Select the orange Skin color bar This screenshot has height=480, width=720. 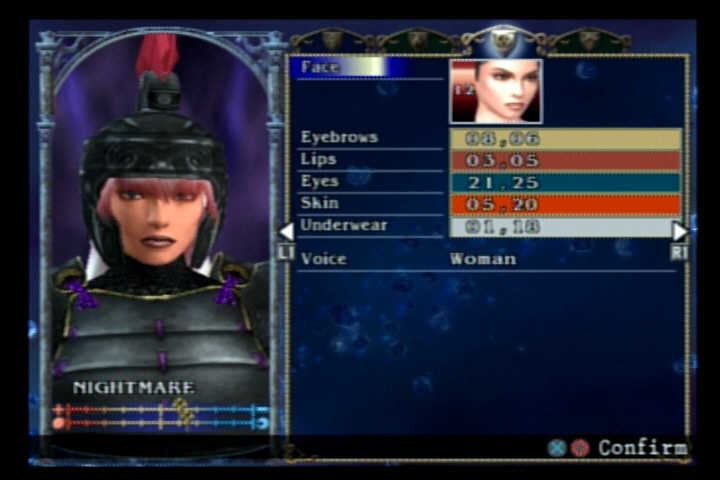point(565,204)
